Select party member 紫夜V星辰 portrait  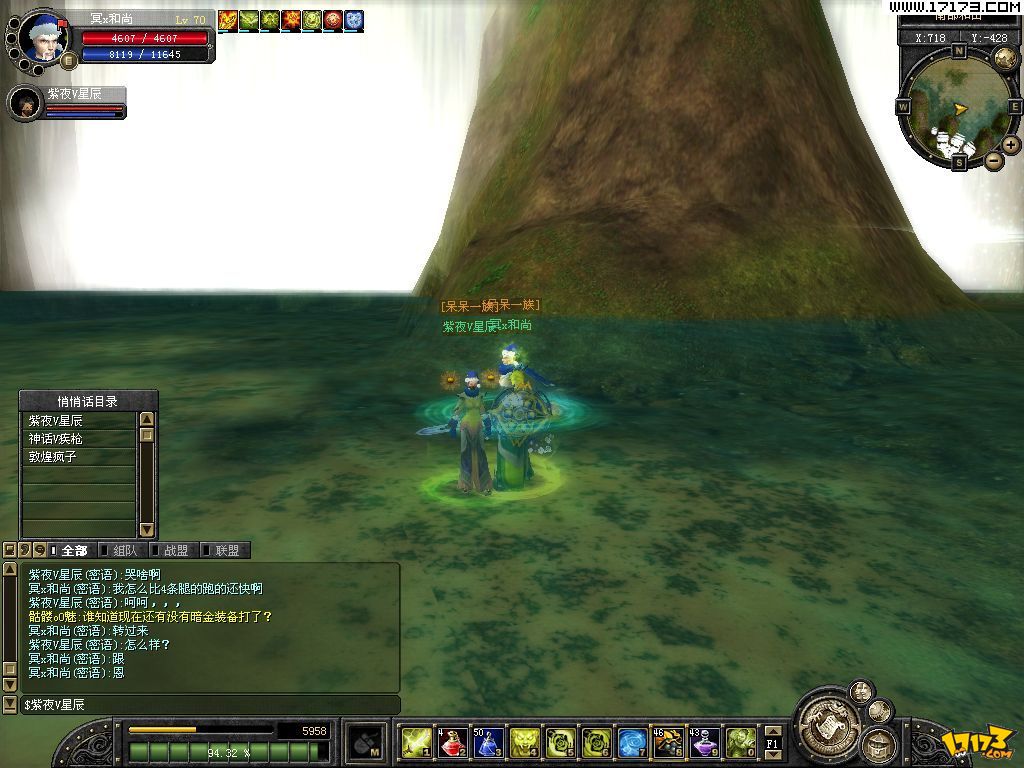26,103
